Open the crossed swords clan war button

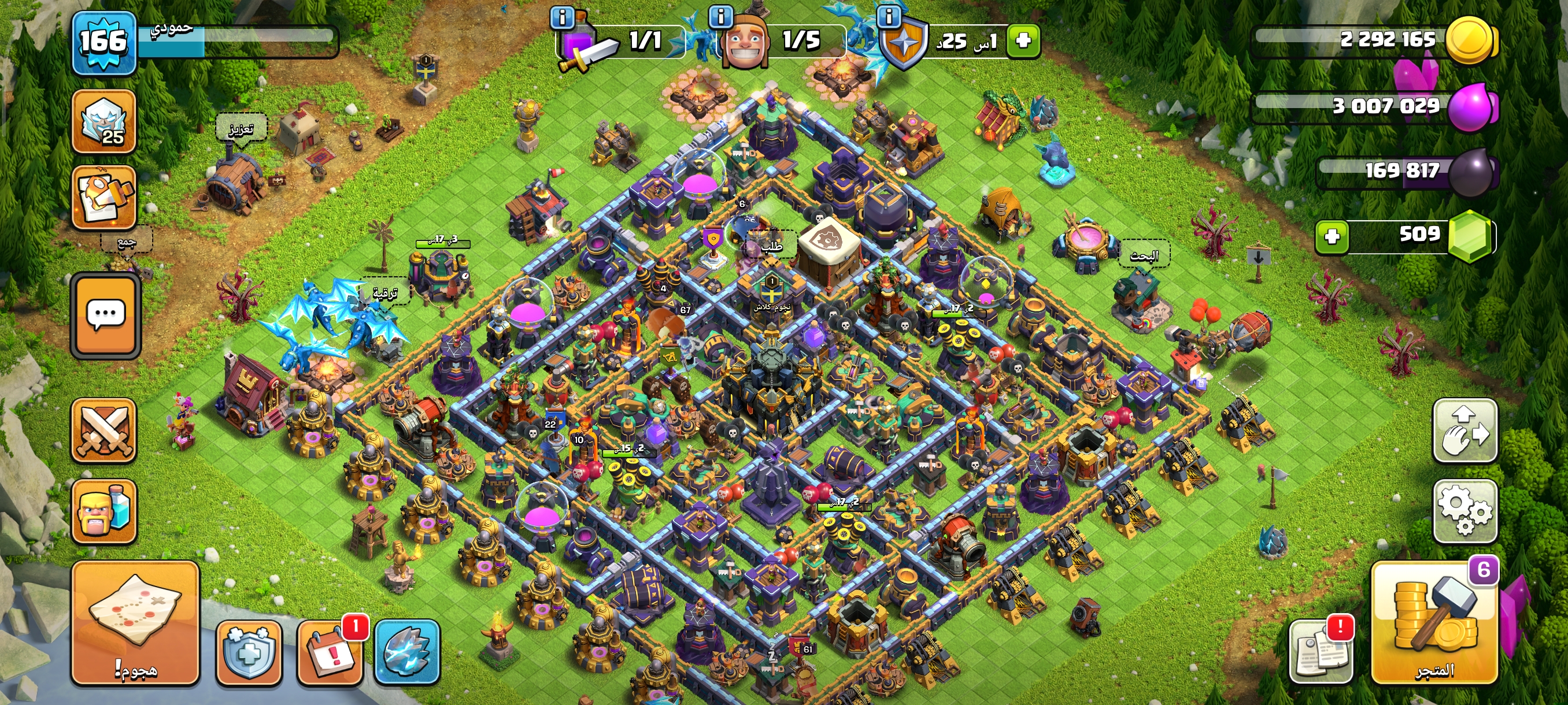click(x=104, y=431)
